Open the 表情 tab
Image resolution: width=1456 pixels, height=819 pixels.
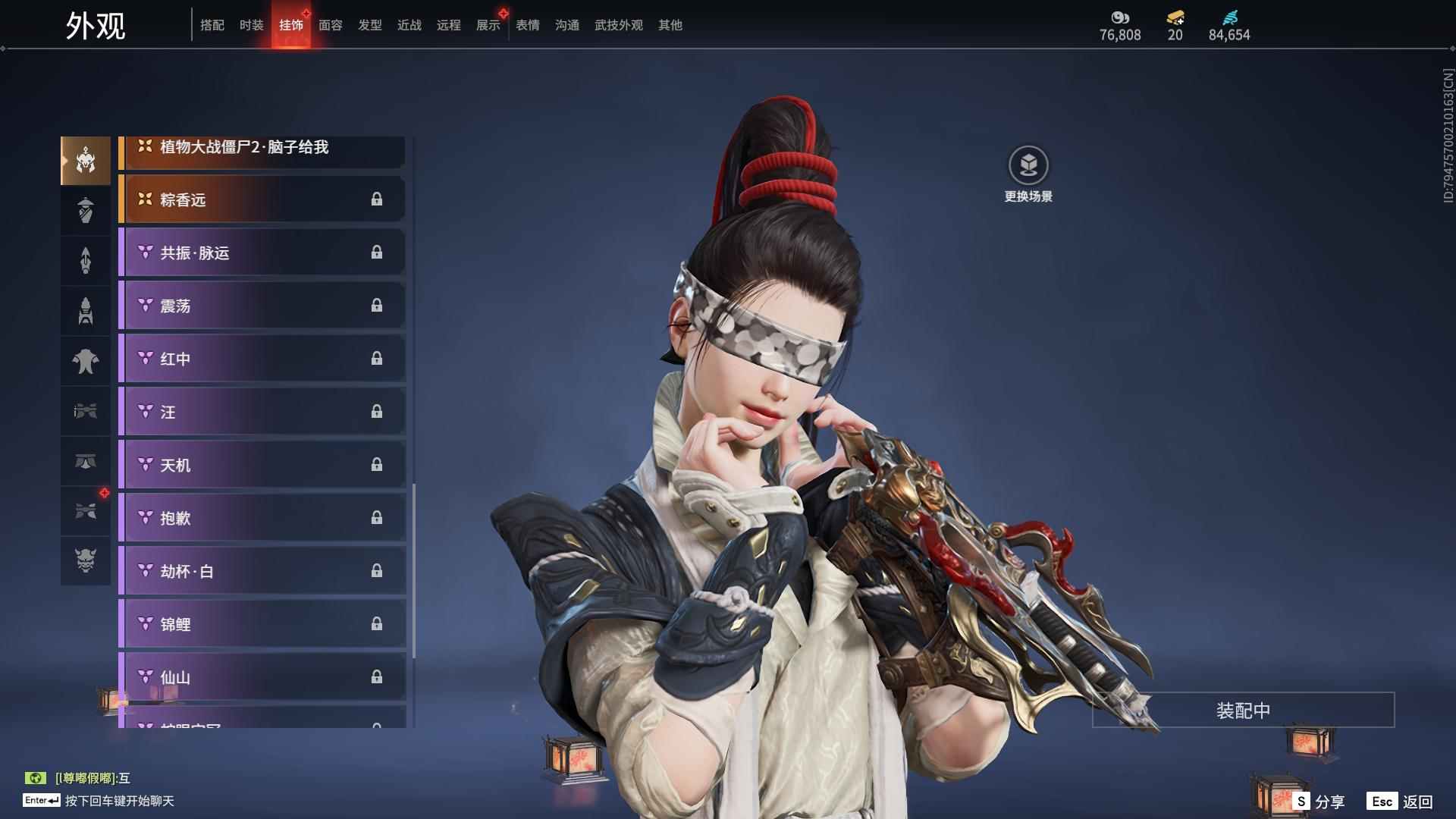coord(527,25)
